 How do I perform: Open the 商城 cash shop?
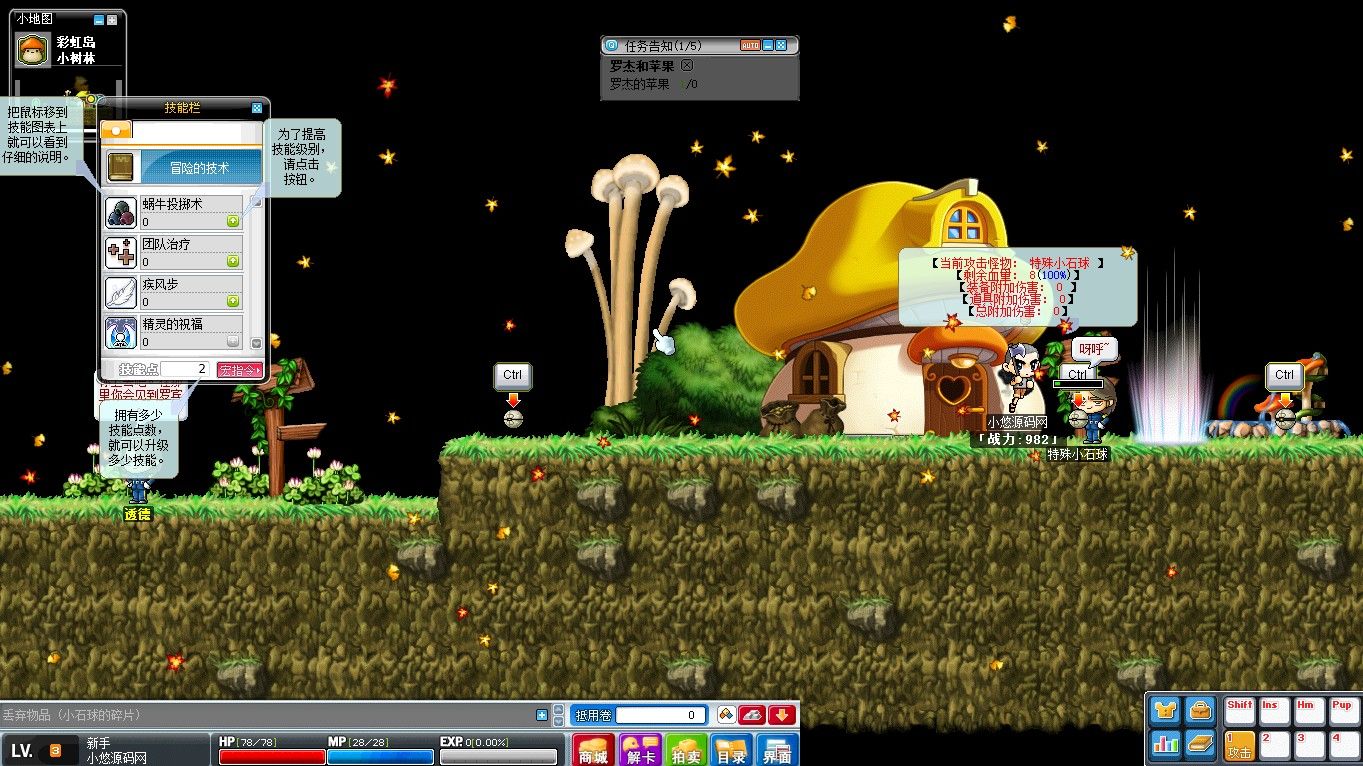[593, 750]
